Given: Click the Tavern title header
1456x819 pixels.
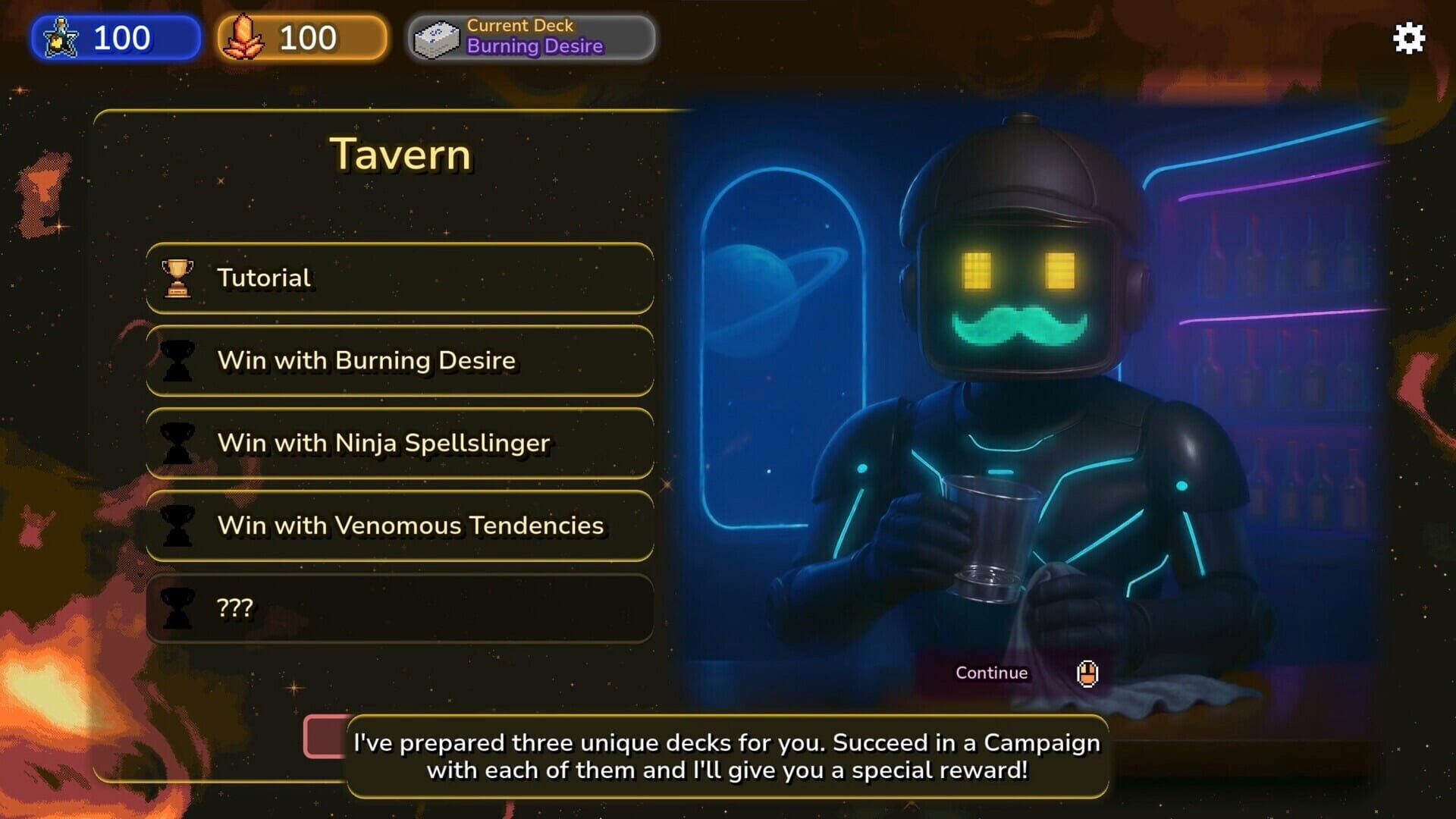Looking at the screenshot, I should click(x=400, y=154).
